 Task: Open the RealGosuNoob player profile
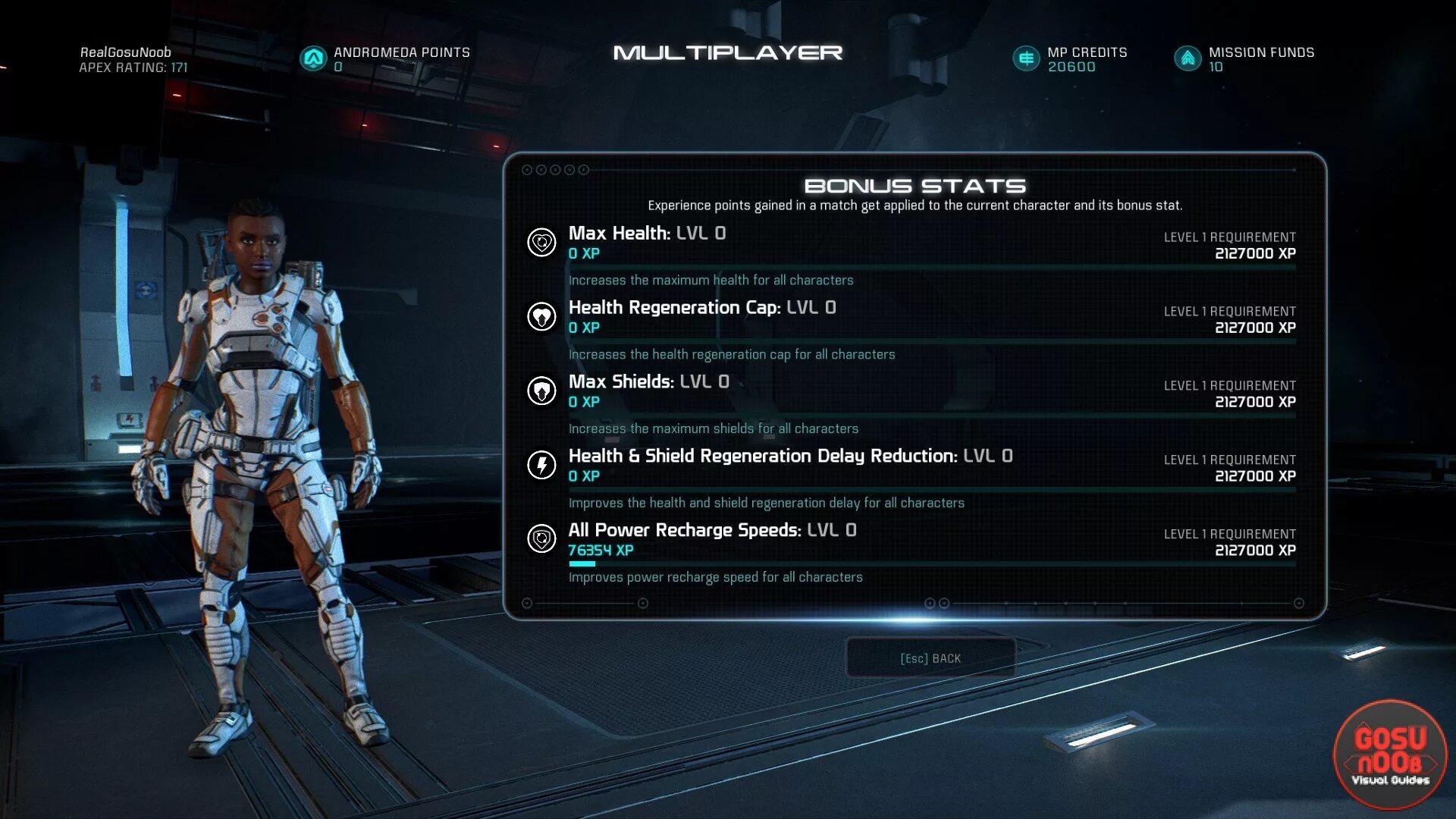126,52
